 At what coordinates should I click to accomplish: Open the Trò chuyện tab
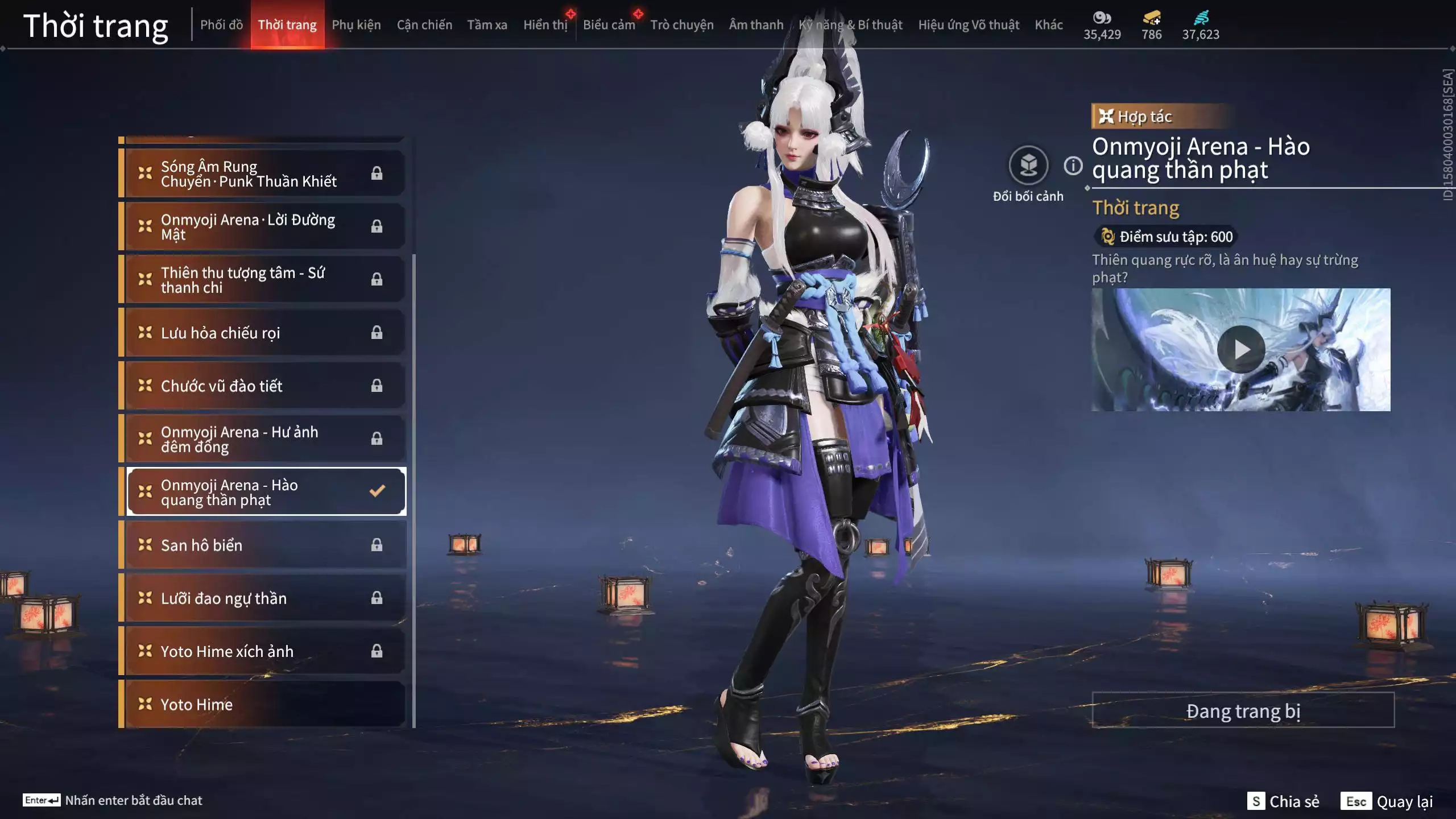pos(681,25)
